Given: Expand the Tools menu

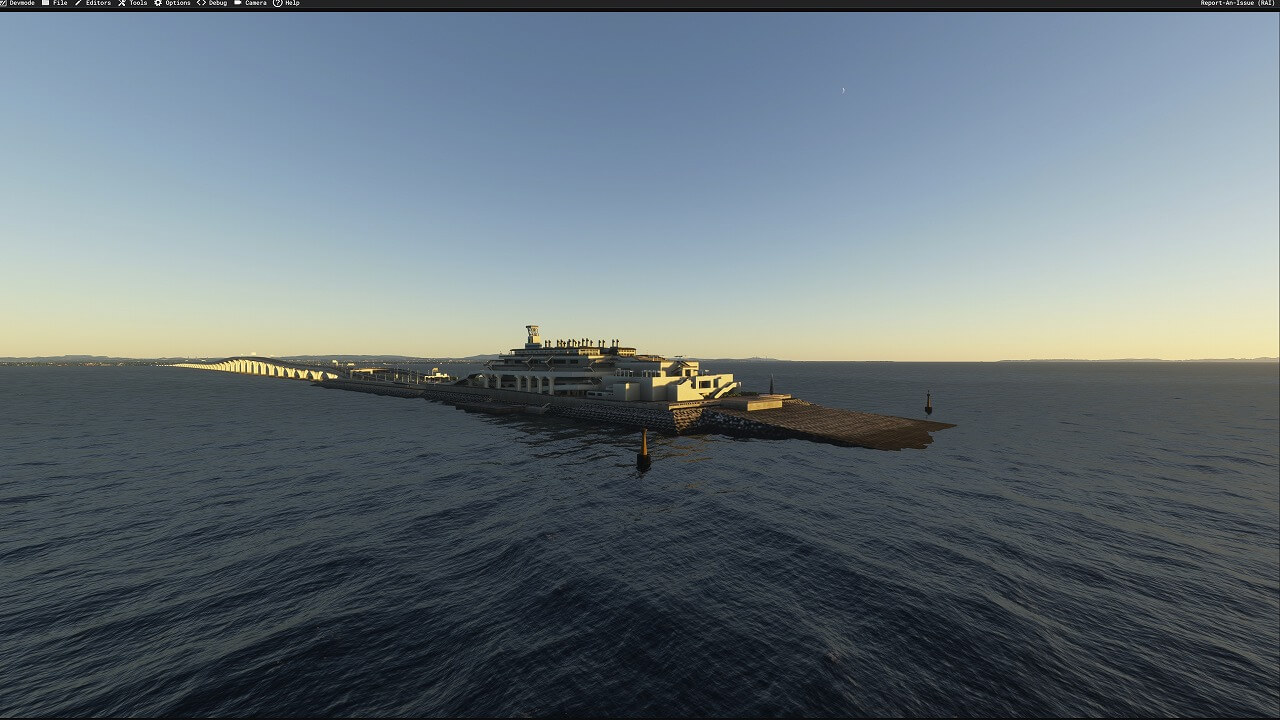Looking at the screenshot, I should pos(133,3).
